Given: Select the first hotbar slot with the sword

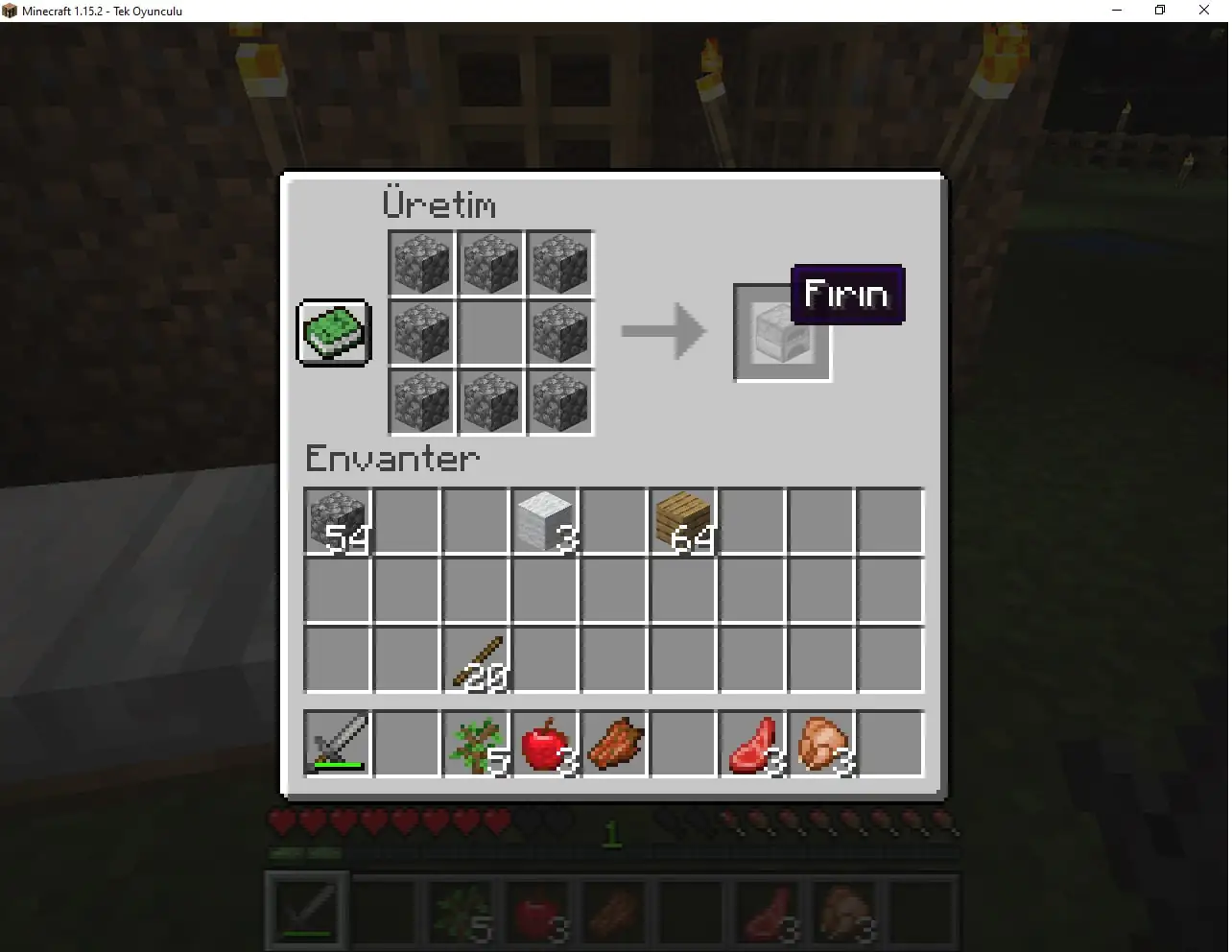Looking at the screenshot, I should pos(306,908).
